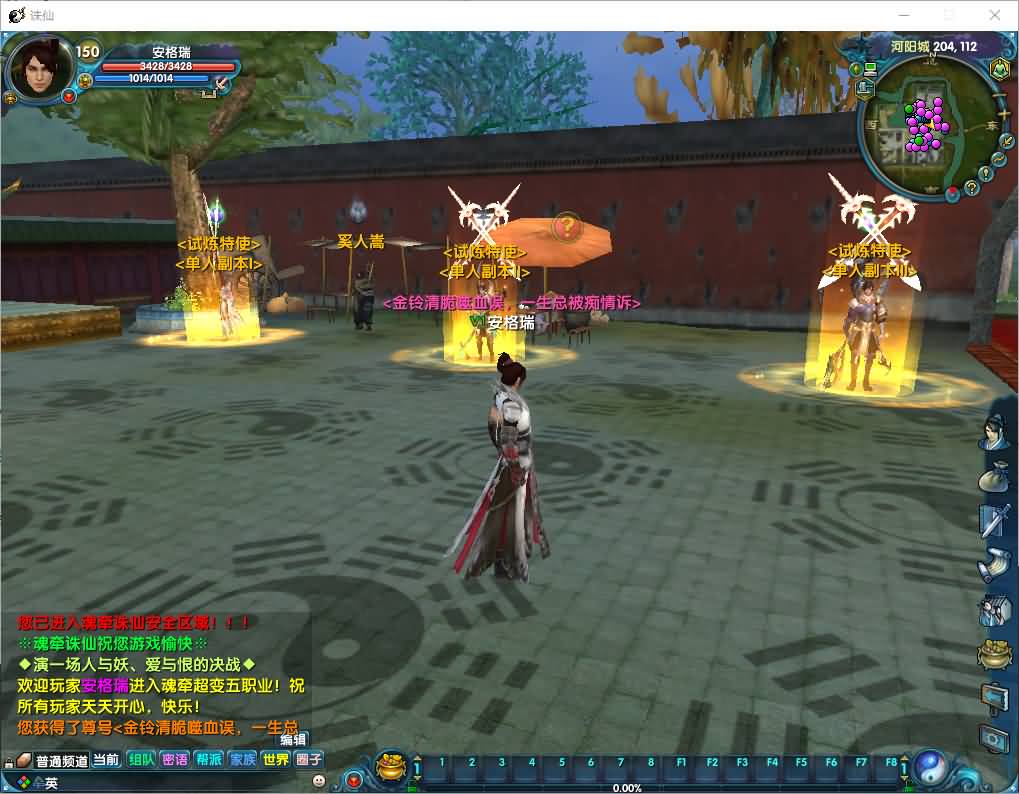Close the game window
The height and width of the screenshot is (794, 1019).
[995, 15]
